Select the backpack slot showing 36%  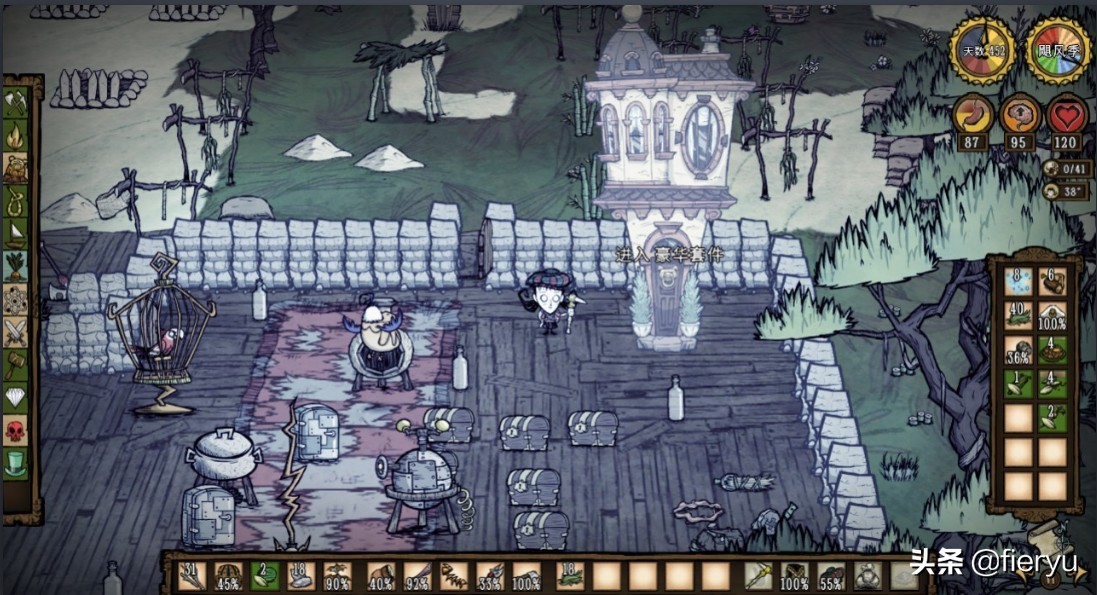(1018, 350)
